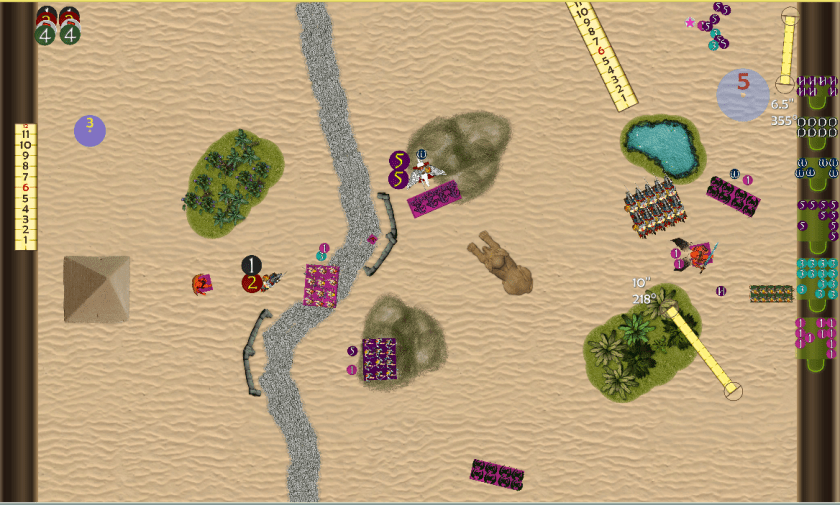This screenshot has width=840, height=505.
Task: Select the purple regiment on the rocky hill
Action: [x=380, y=358]
